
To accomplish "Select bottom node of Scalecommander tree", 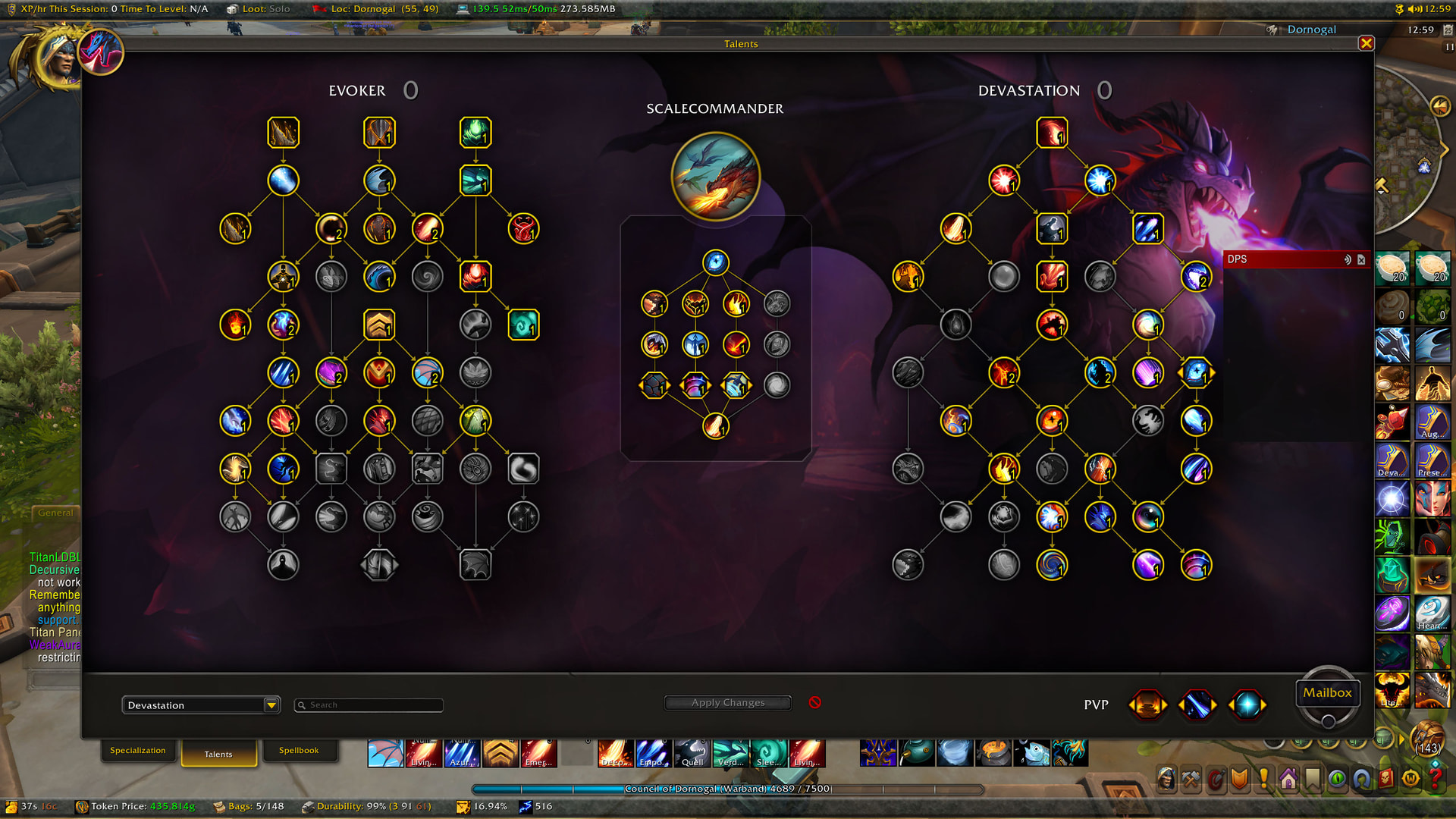I will [715, 426].
